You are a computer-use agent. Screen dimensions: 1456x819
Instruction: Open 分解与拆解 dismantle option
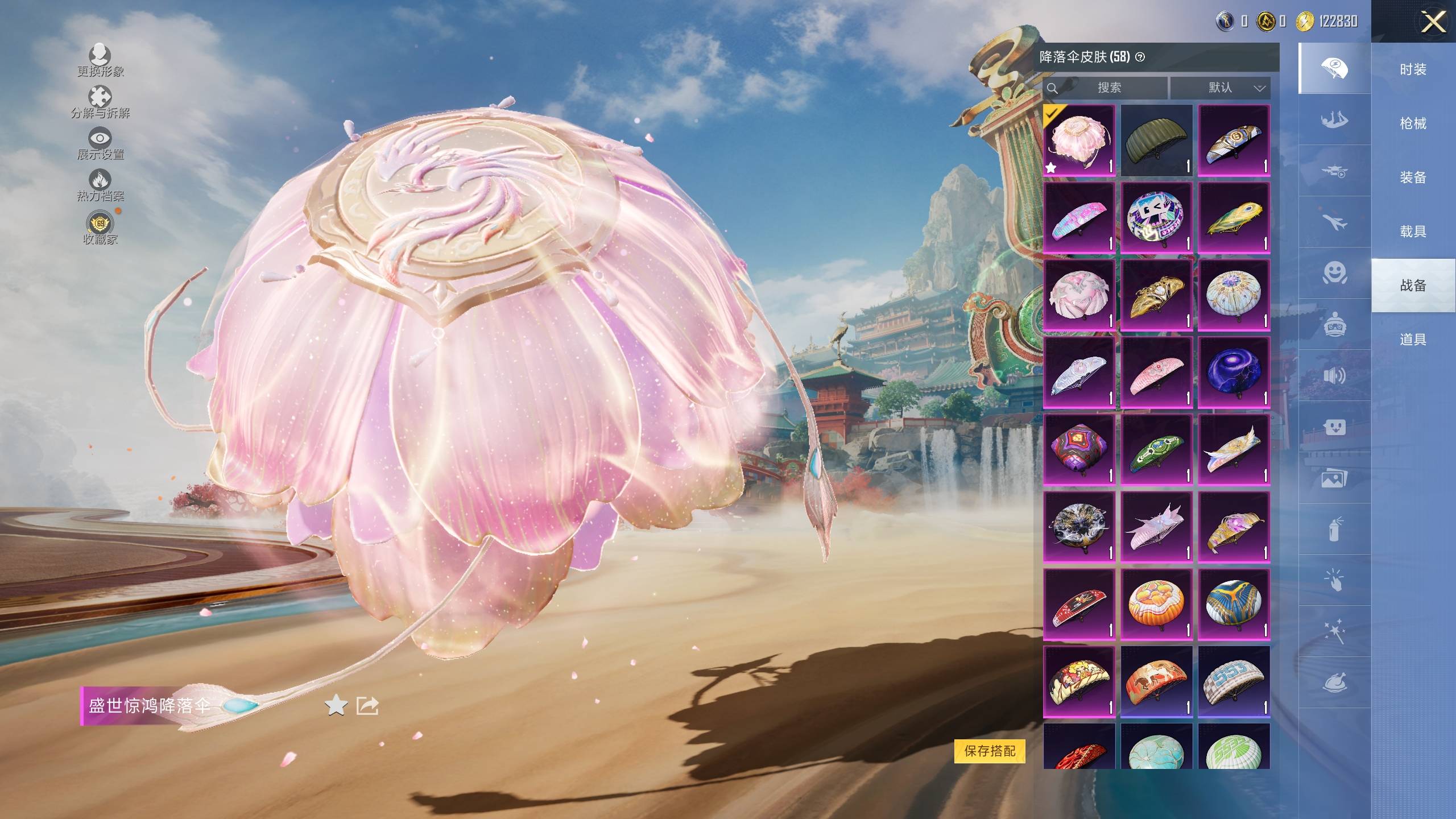pos(100,102)
